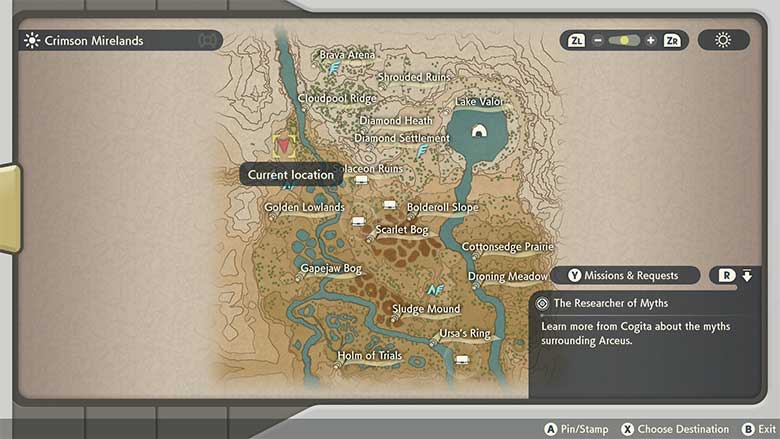The width and height of the screenshot is (780, 439).
Task: Select the Lake Valor cave icon
Action: coord(478,130)
